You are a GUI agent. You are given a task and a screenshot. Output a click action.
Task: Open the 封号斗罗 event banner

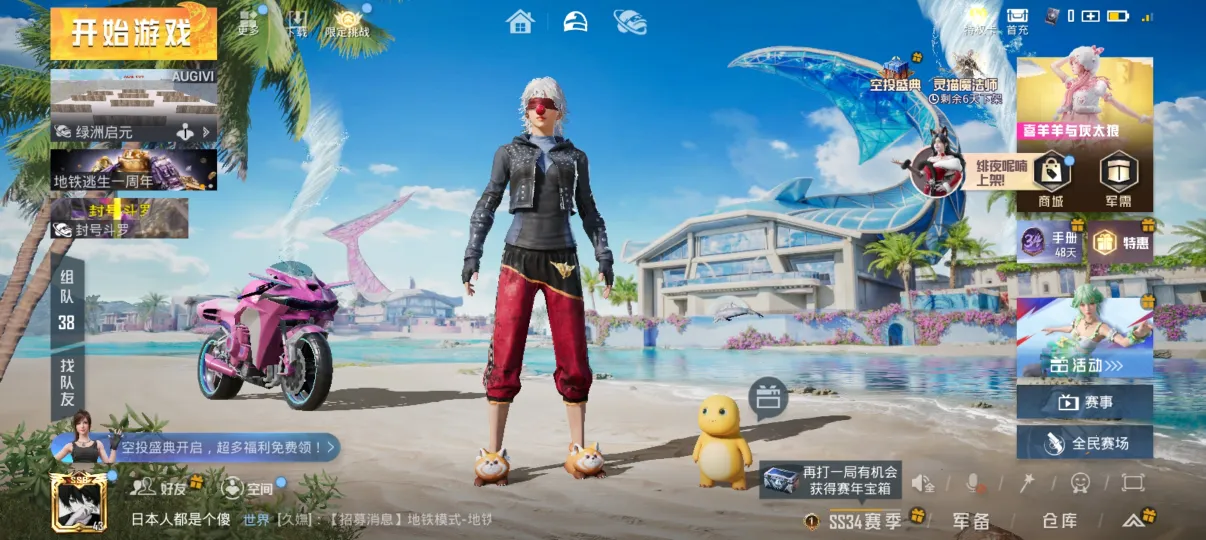tap(120, 218)
